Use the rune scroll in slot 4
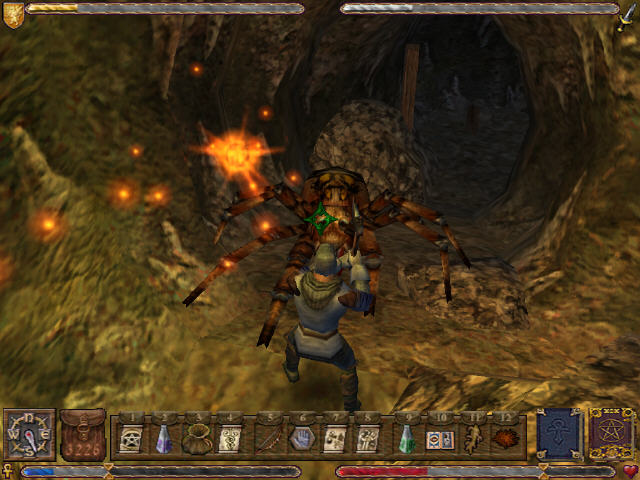Image resolution: width=640 pixels, height=480 pixels. pyautogui.click(x=230, y=438)
